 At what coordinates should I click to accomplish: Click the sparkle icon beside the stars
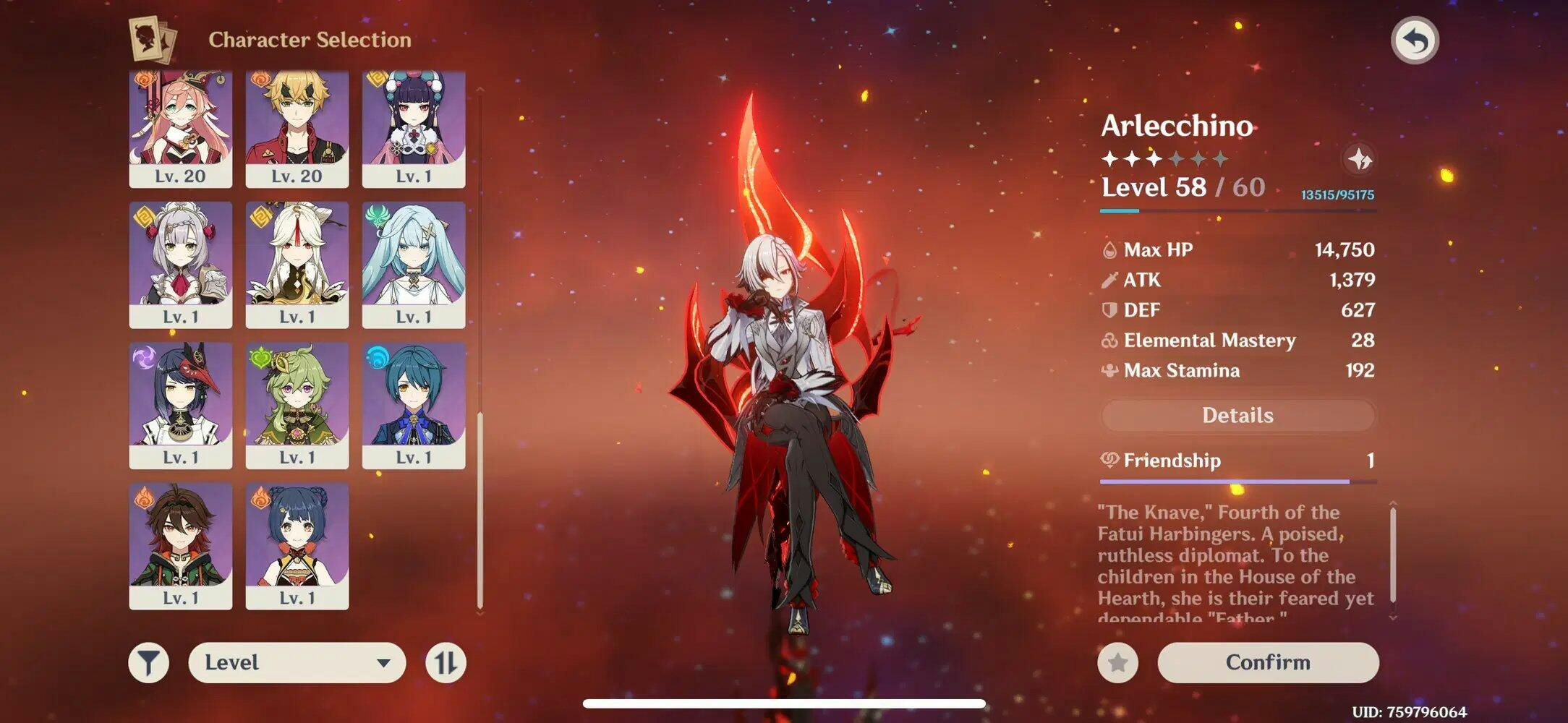(1359, 159)
